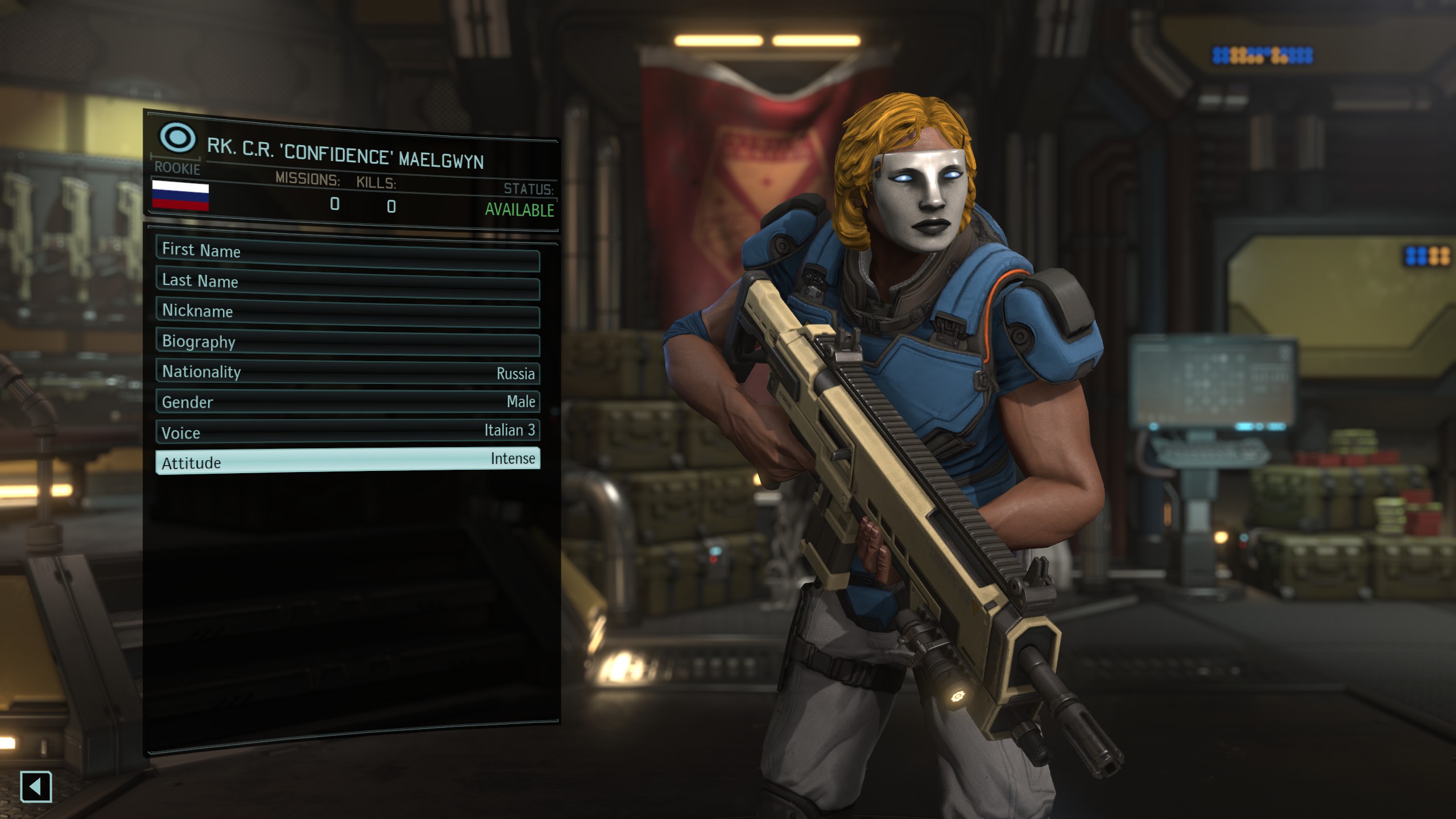Choose the Voice setting row
Viewport: 1456px width, 819px height.
coord(348,432)
